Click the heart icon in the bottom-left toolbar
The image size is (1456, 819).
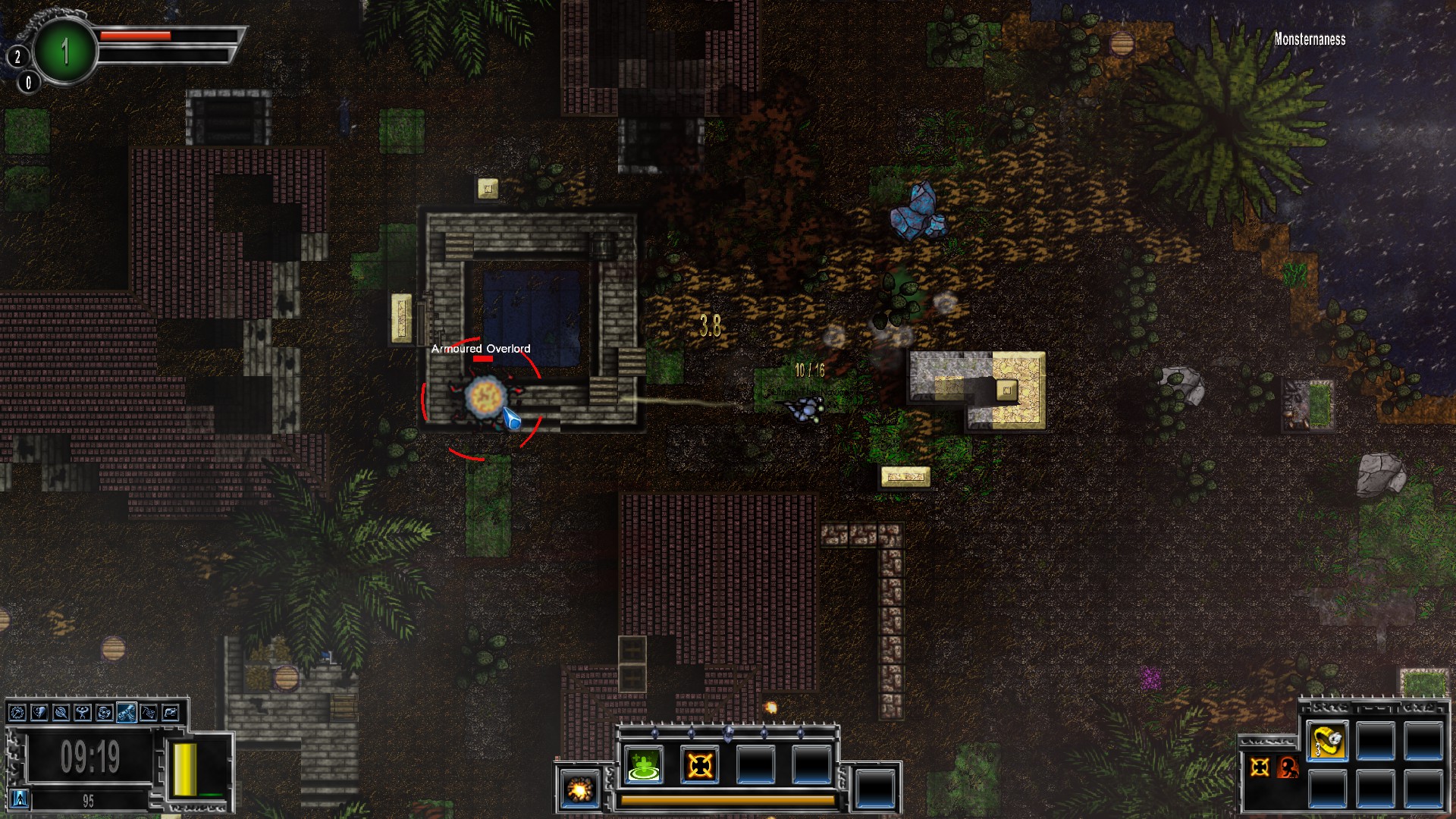(x=39, y=713)
